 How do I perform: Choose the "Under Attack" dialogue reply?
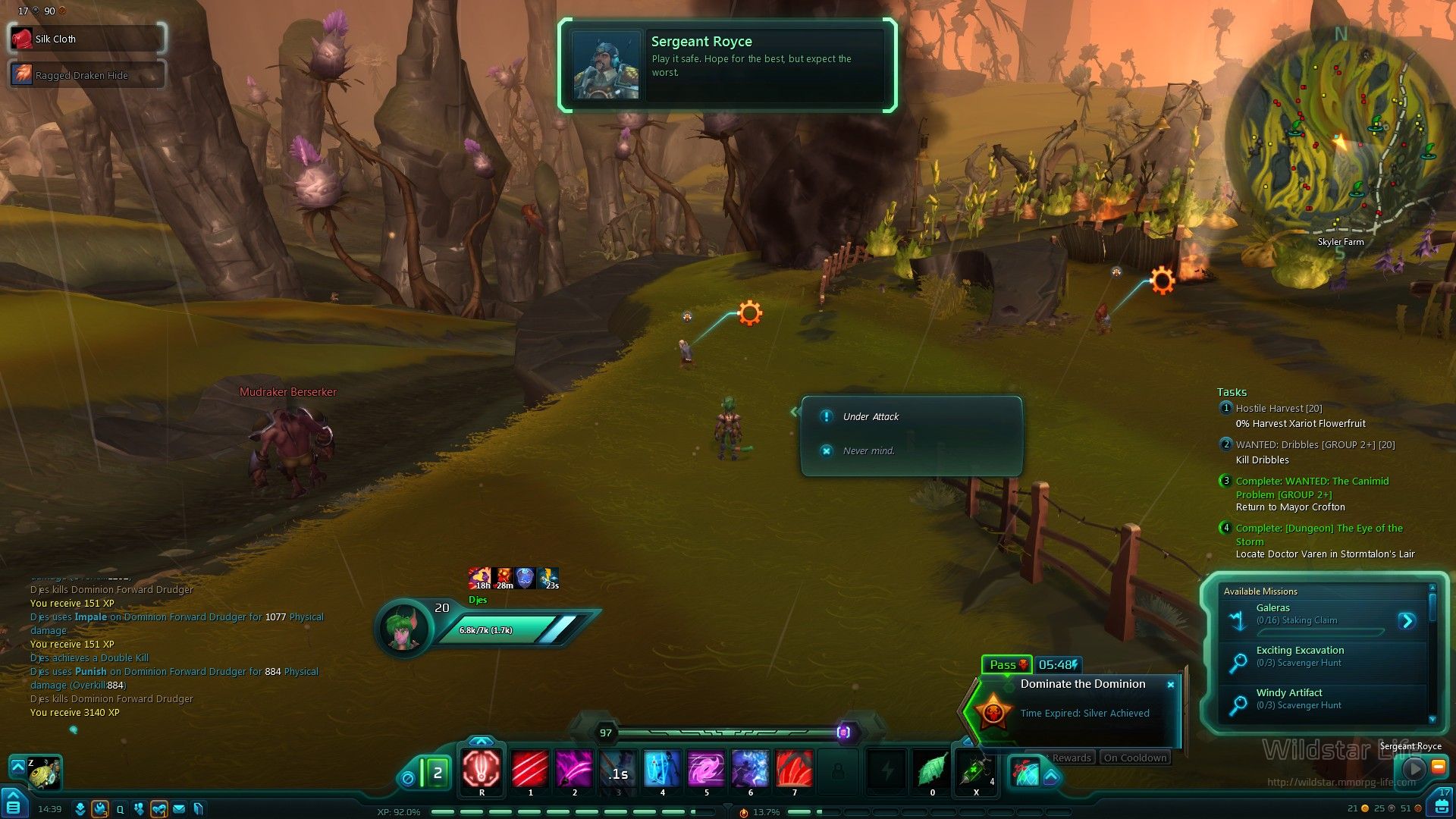pos(871,417)
